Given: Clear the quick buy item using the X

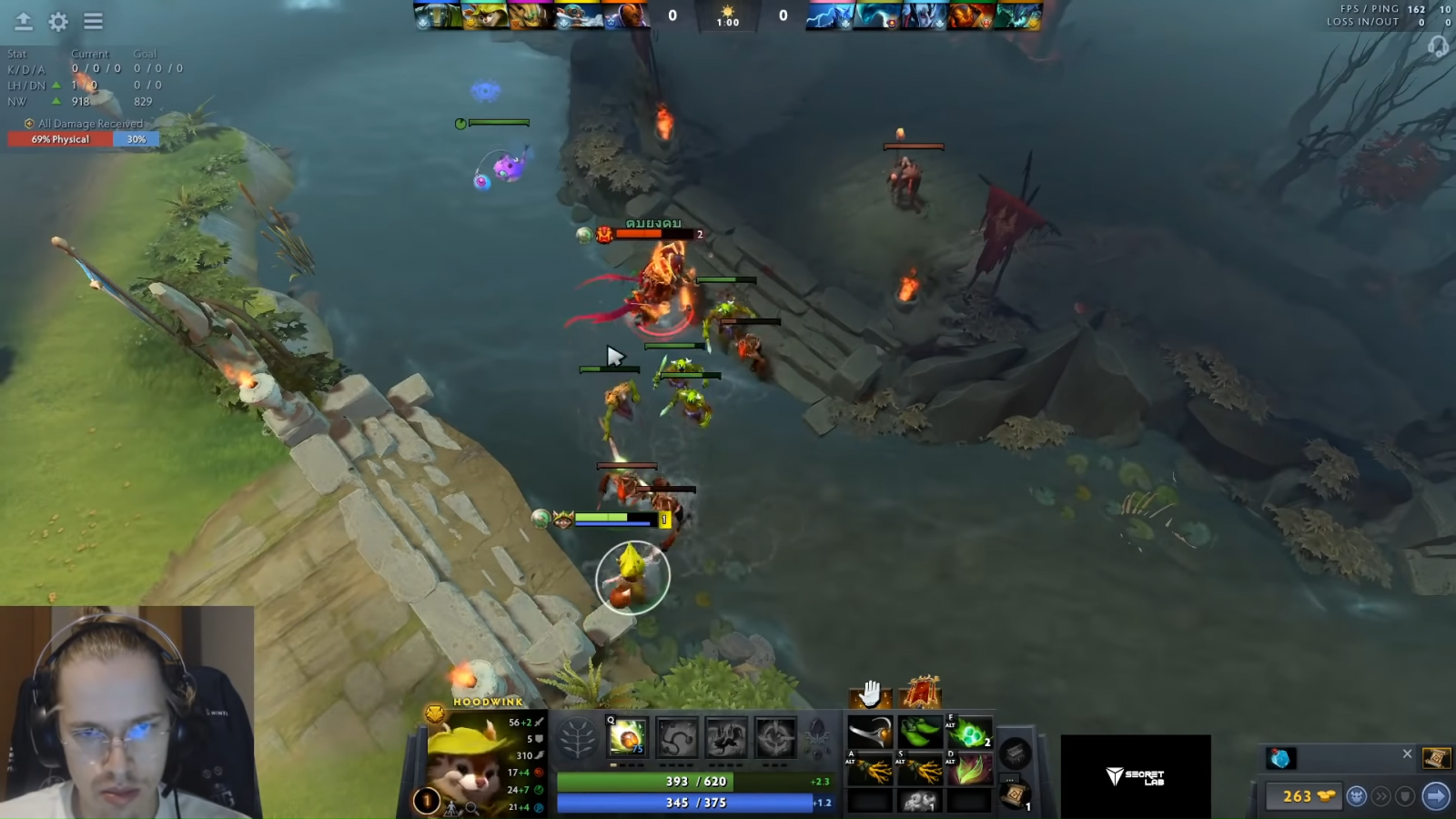Looking at the screenshot, I should coord(1408,753).
